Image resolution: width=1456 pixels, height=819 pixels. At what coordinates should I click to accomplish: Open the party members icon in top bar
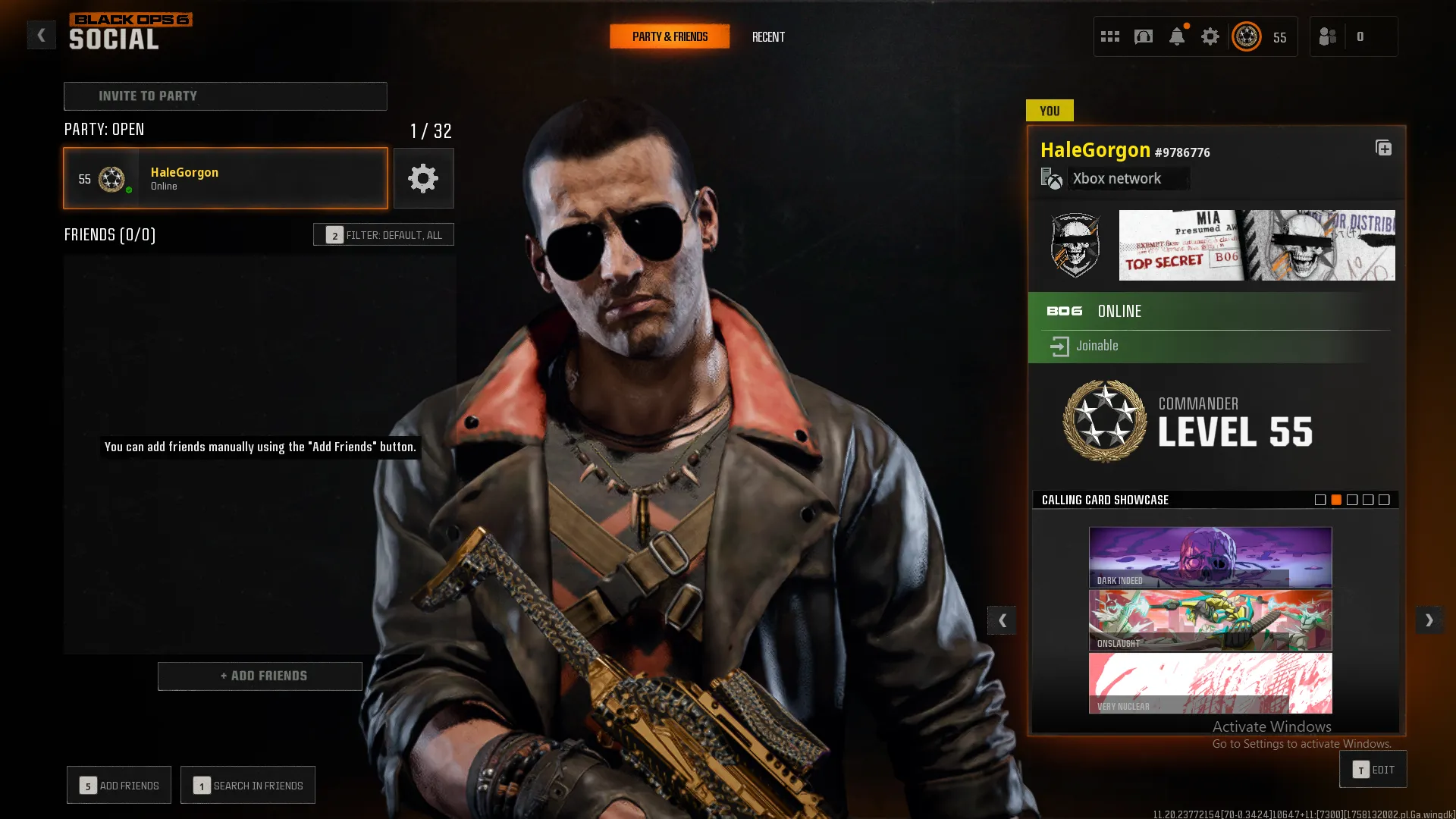tap(1328, 36)
